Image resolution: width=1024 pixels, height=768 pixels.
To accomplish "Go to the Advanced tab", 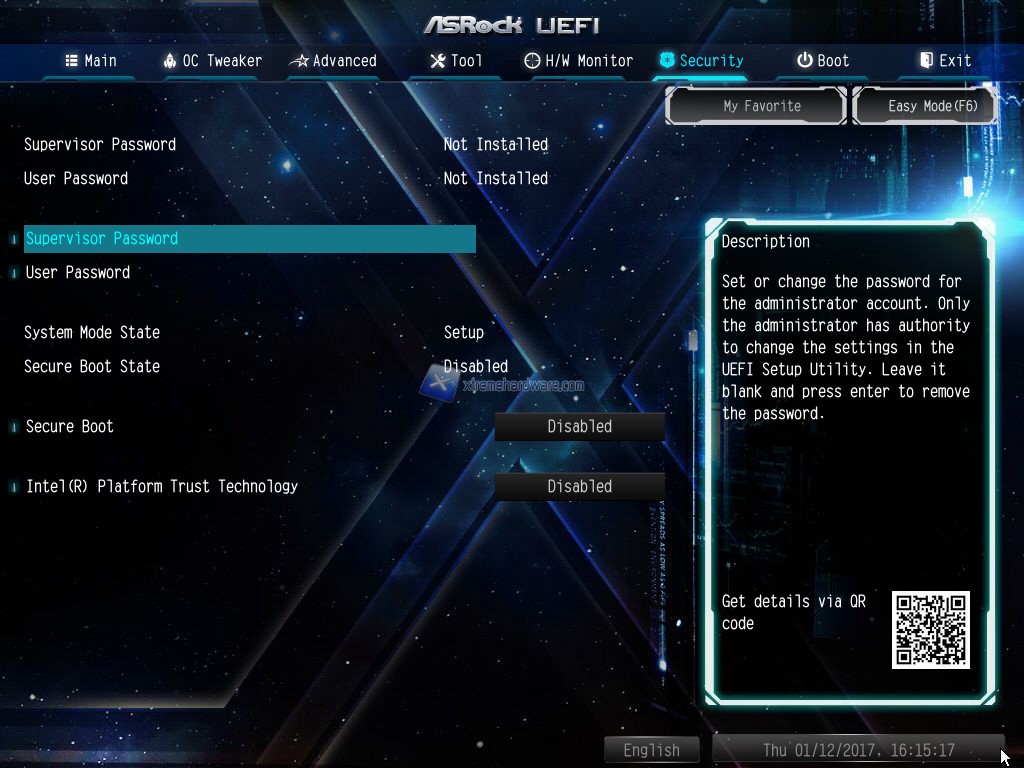I will [x=333, y=61].
